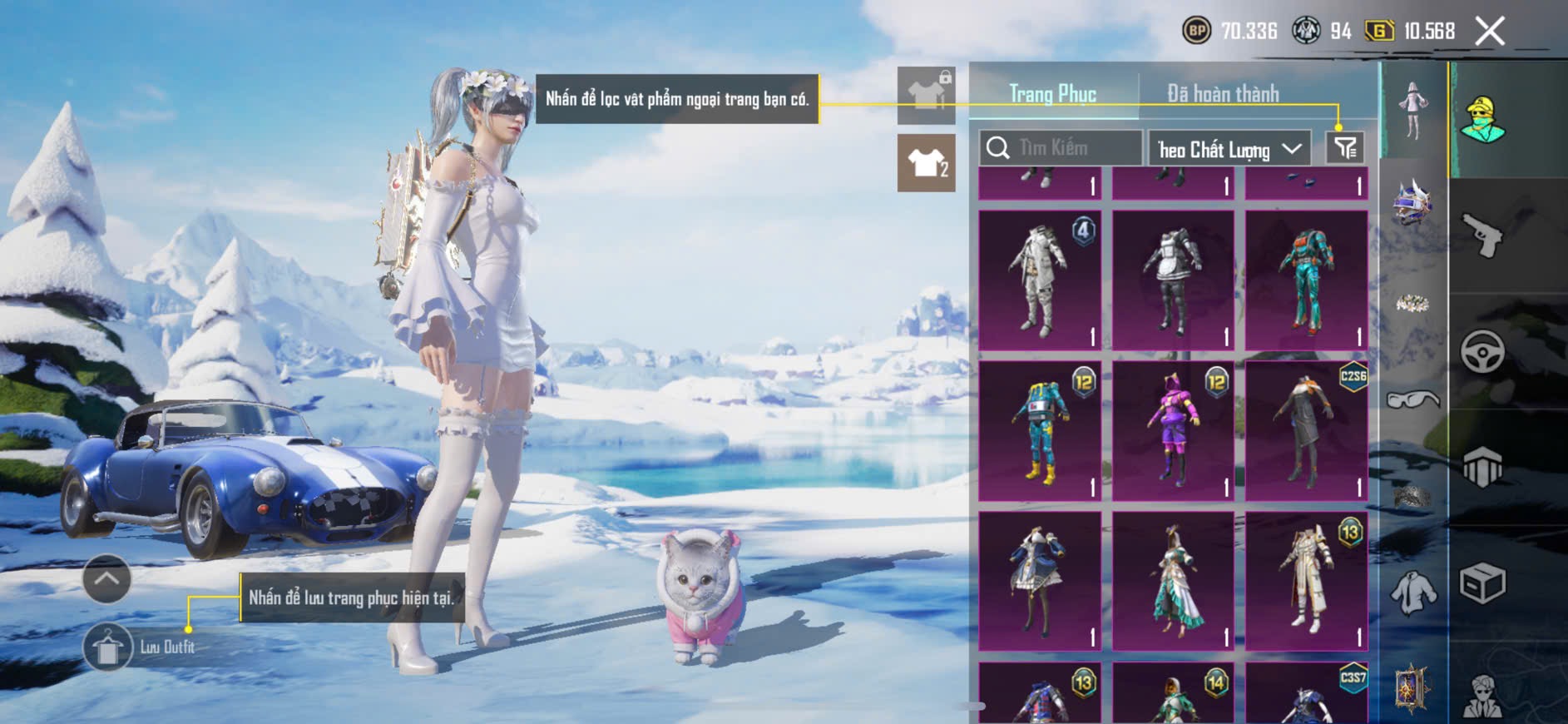This screenshot has width=1568, height=724.
Task: Switch to the Trang Phục tab
Action: coord(1052,94)
